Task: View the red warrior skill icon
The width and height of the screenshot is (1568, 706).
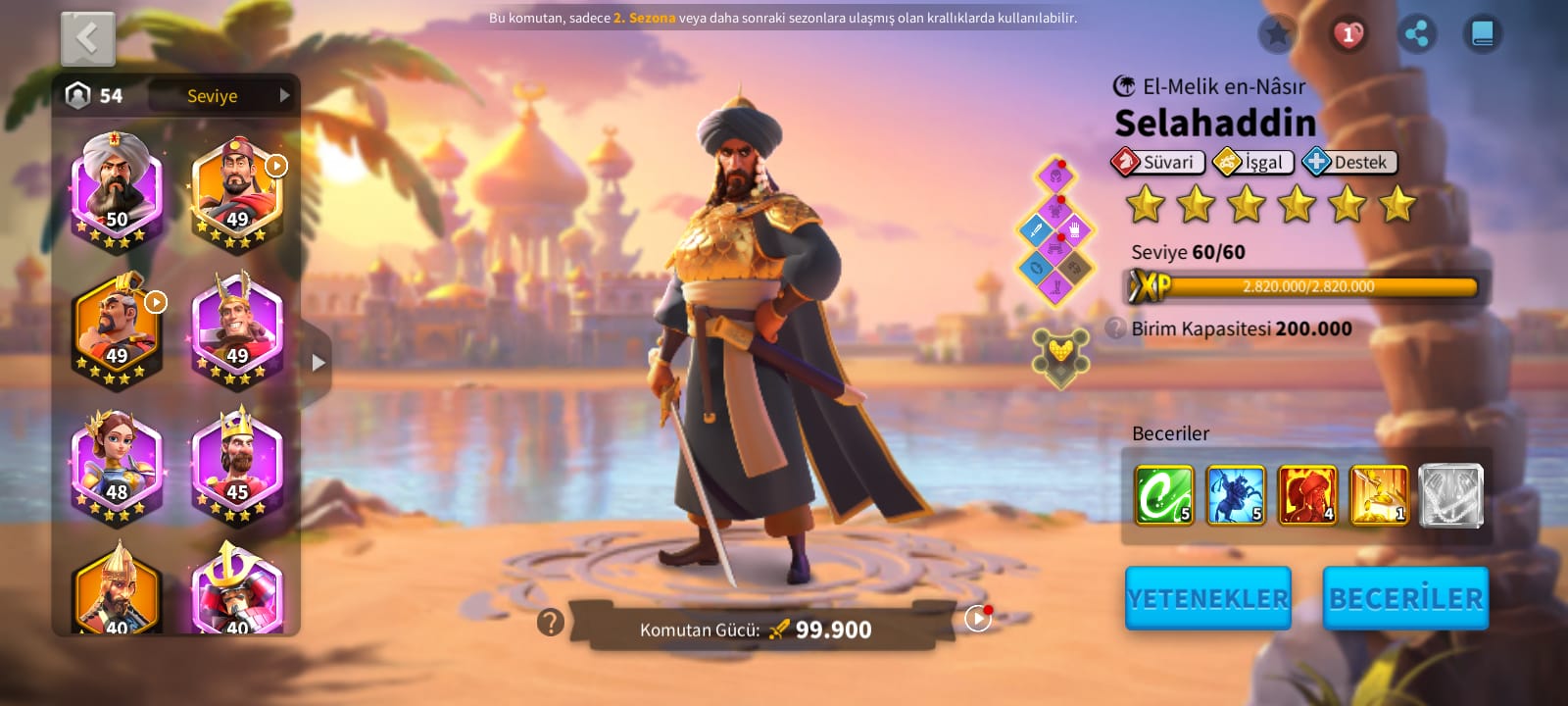Action: 1307,495
